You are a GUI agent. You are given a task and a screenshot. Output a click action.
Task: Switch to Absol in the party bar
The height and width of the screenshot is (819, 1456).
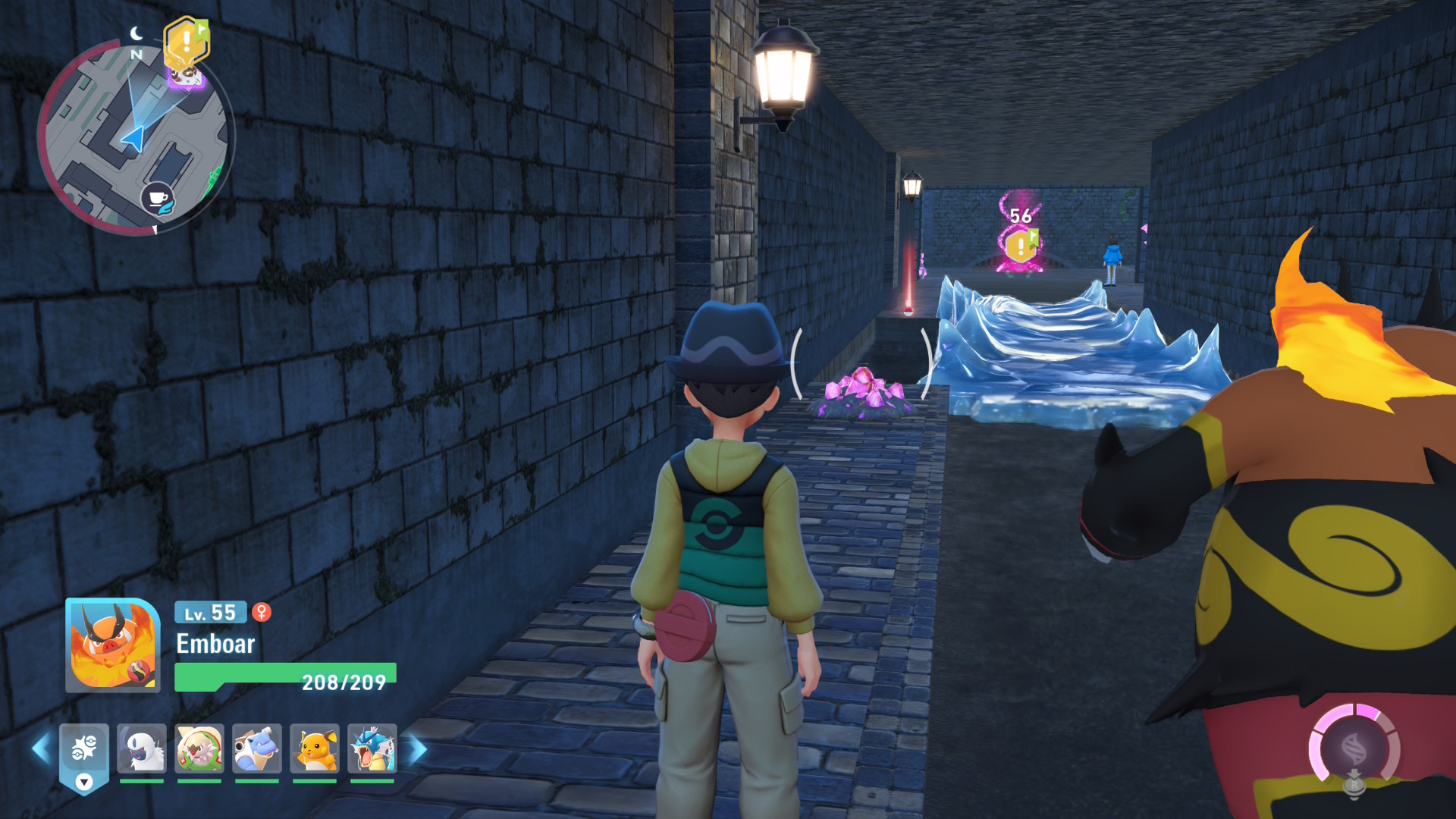point(142,748)
